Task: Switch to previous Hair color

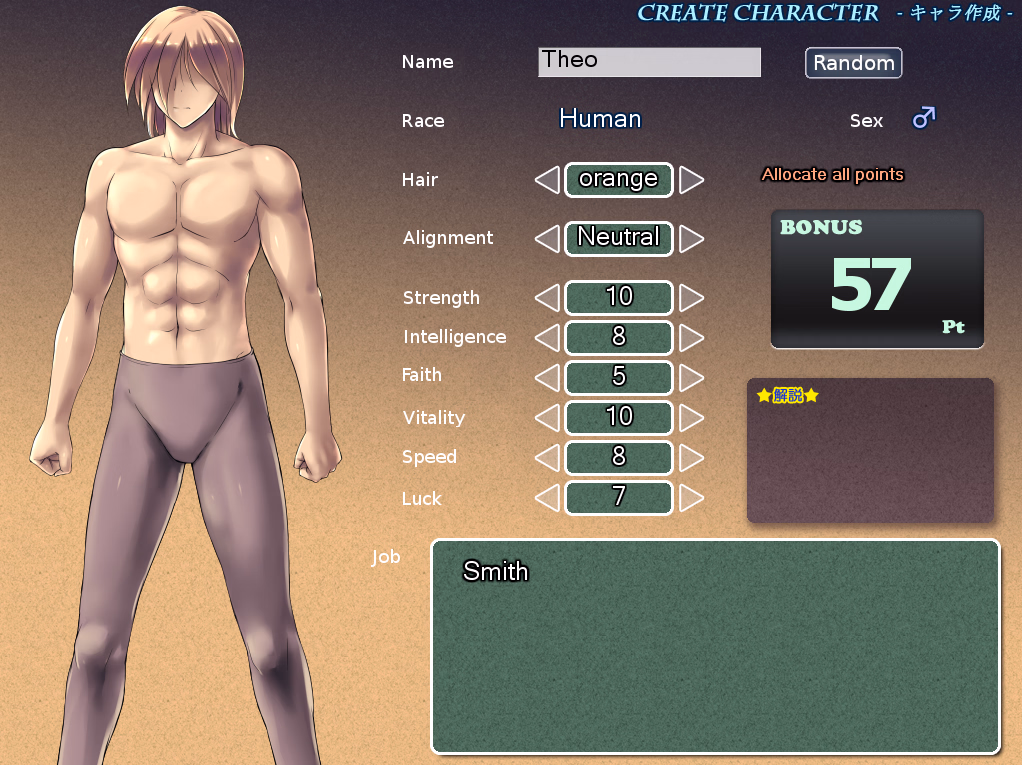Action: 547,180
